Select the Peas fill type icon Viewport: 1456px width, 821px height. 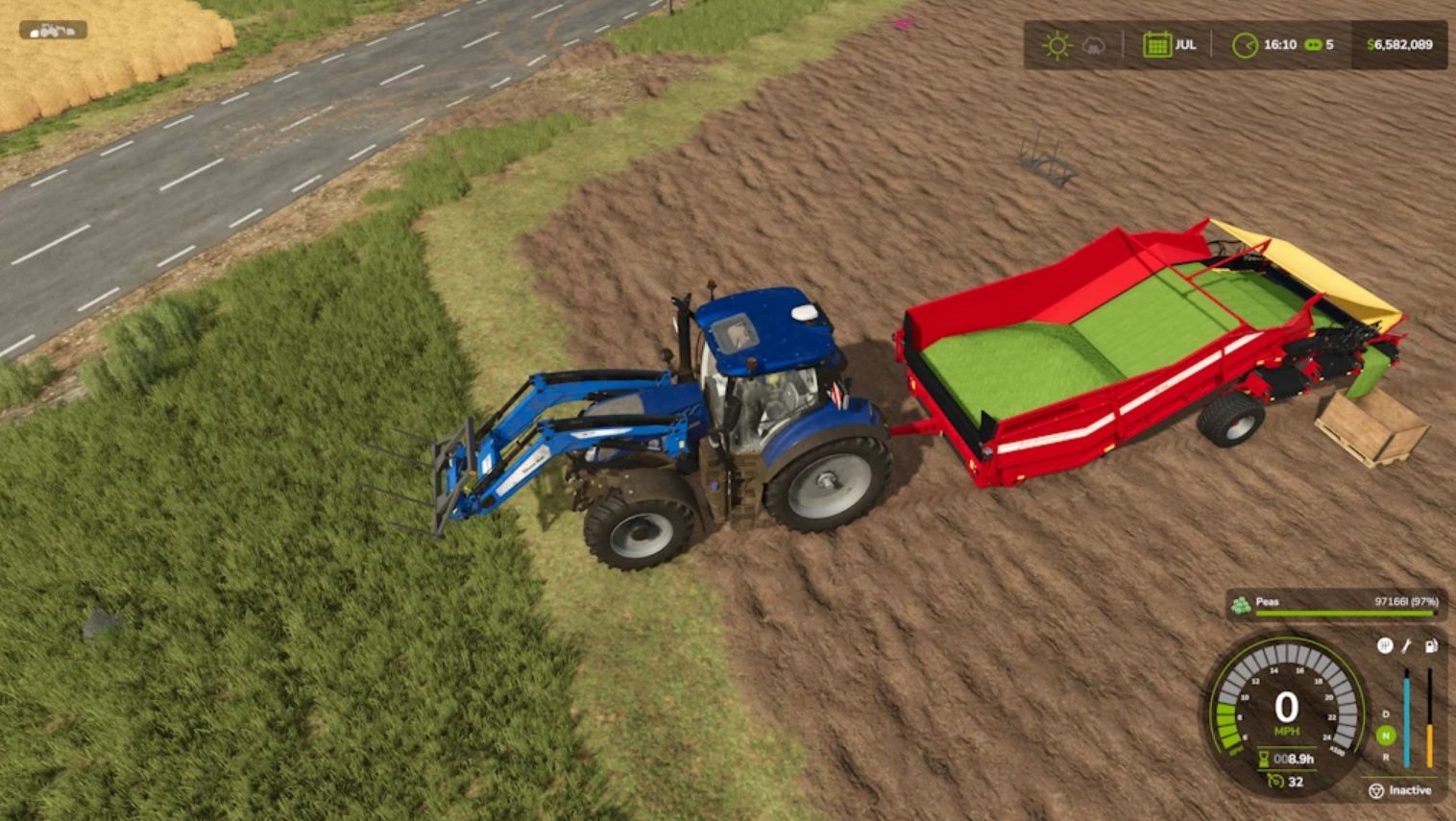1241,604
